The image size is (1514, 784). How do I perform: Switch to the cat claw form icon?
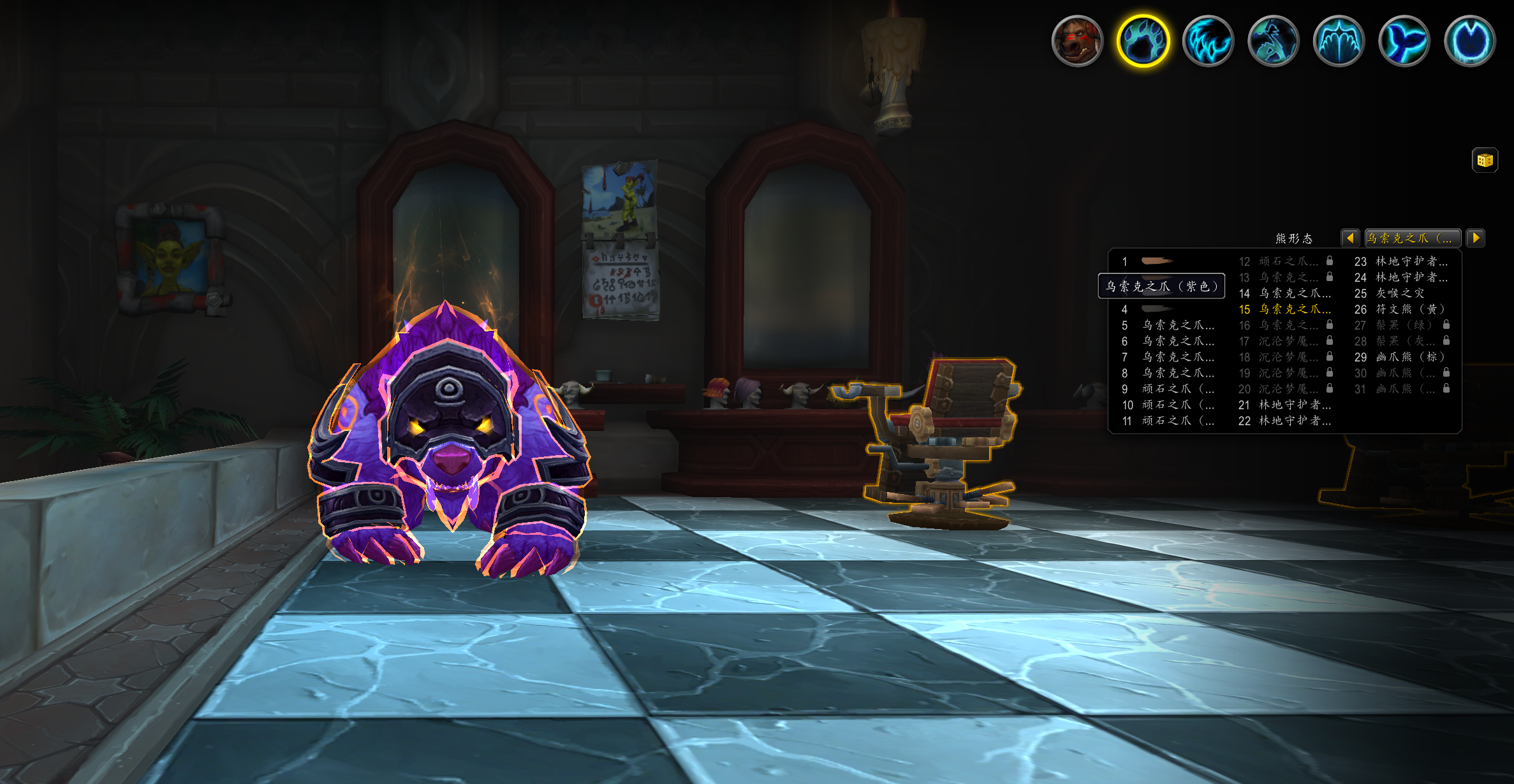(x=1208, y=41)
